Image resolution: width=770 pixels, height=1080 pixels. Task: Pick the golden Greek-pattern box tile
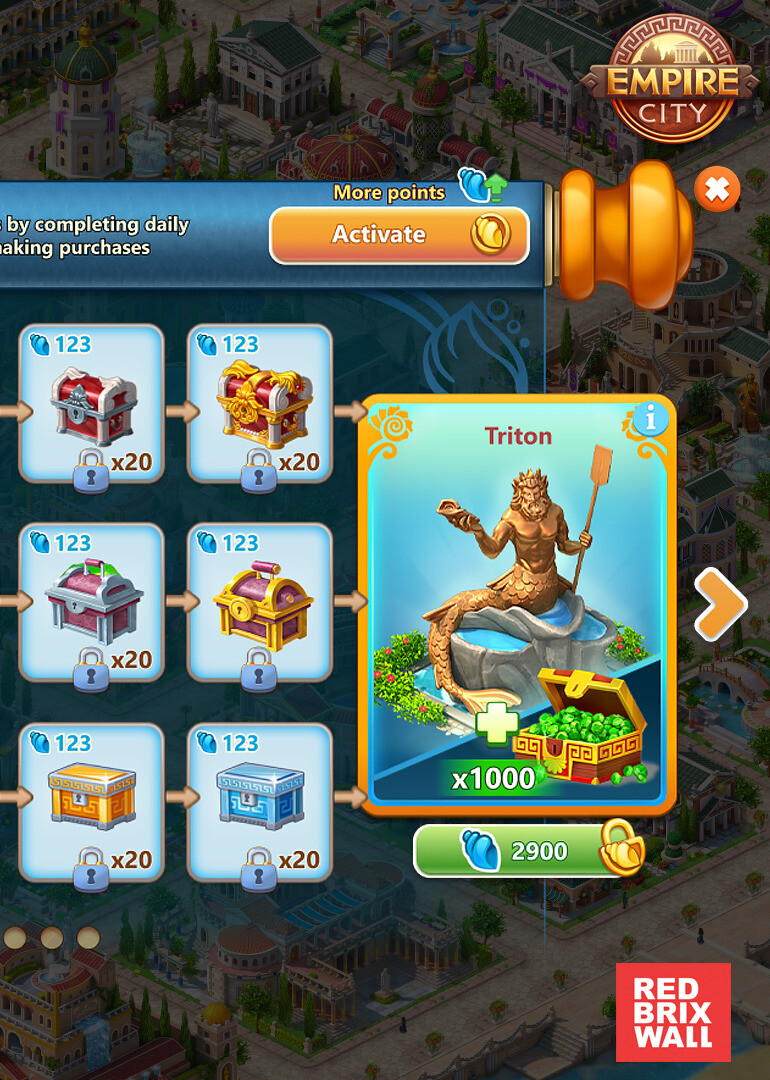coord(91,802)
